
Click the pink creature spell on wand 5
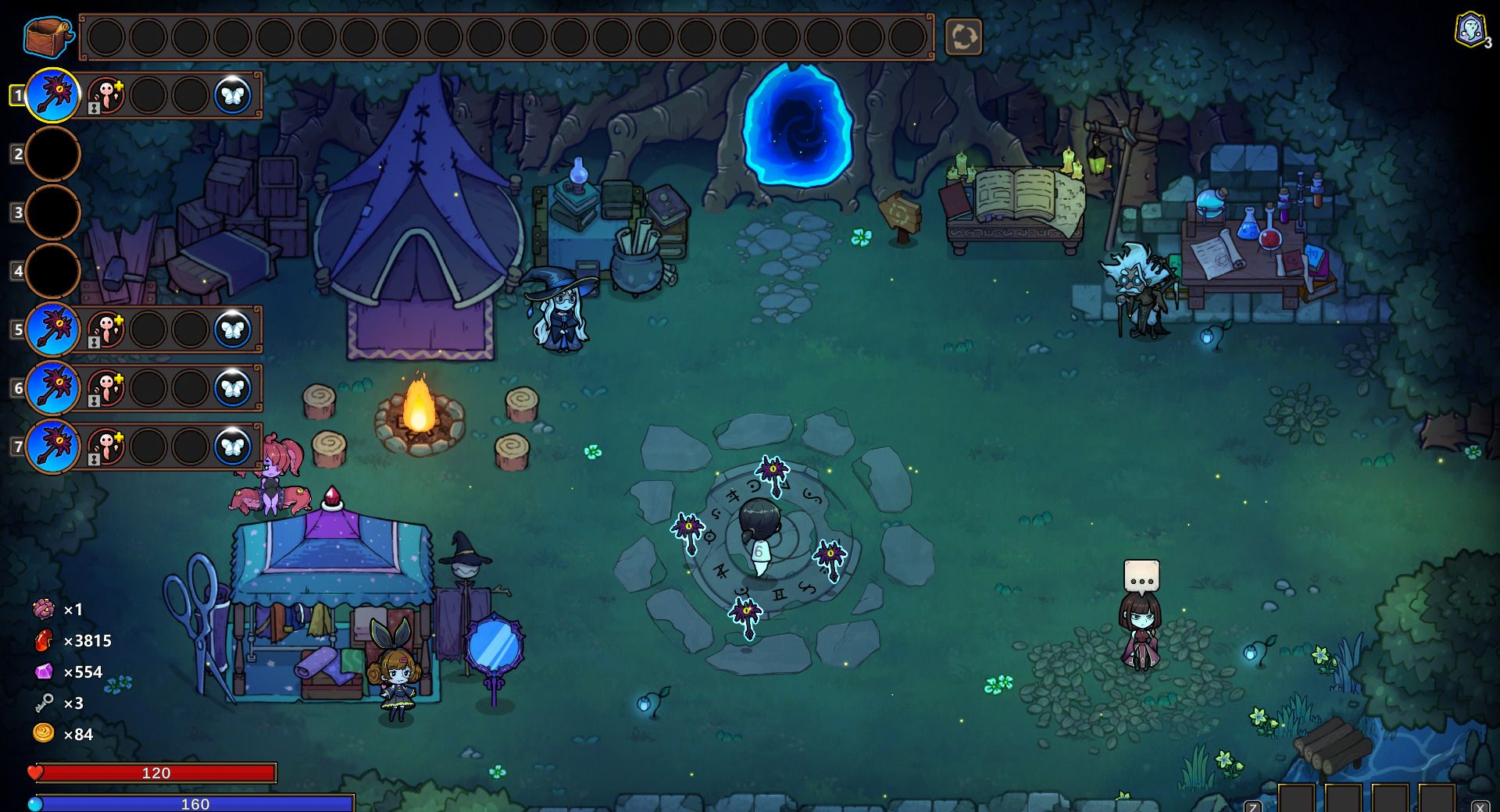106,329
